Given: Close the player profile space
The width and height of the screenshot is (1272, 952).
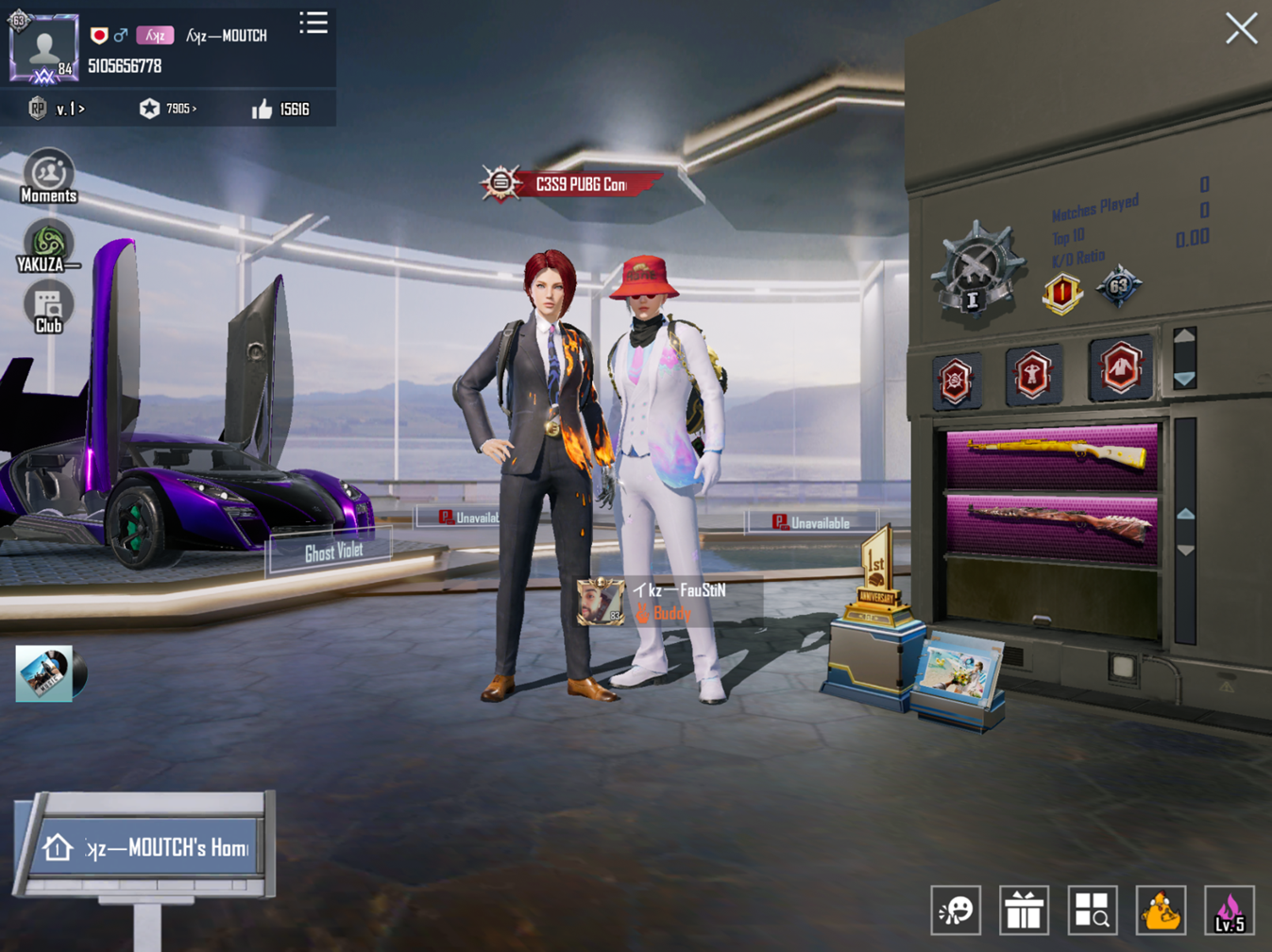Looking at the screenshot, I should point(1241,28).
